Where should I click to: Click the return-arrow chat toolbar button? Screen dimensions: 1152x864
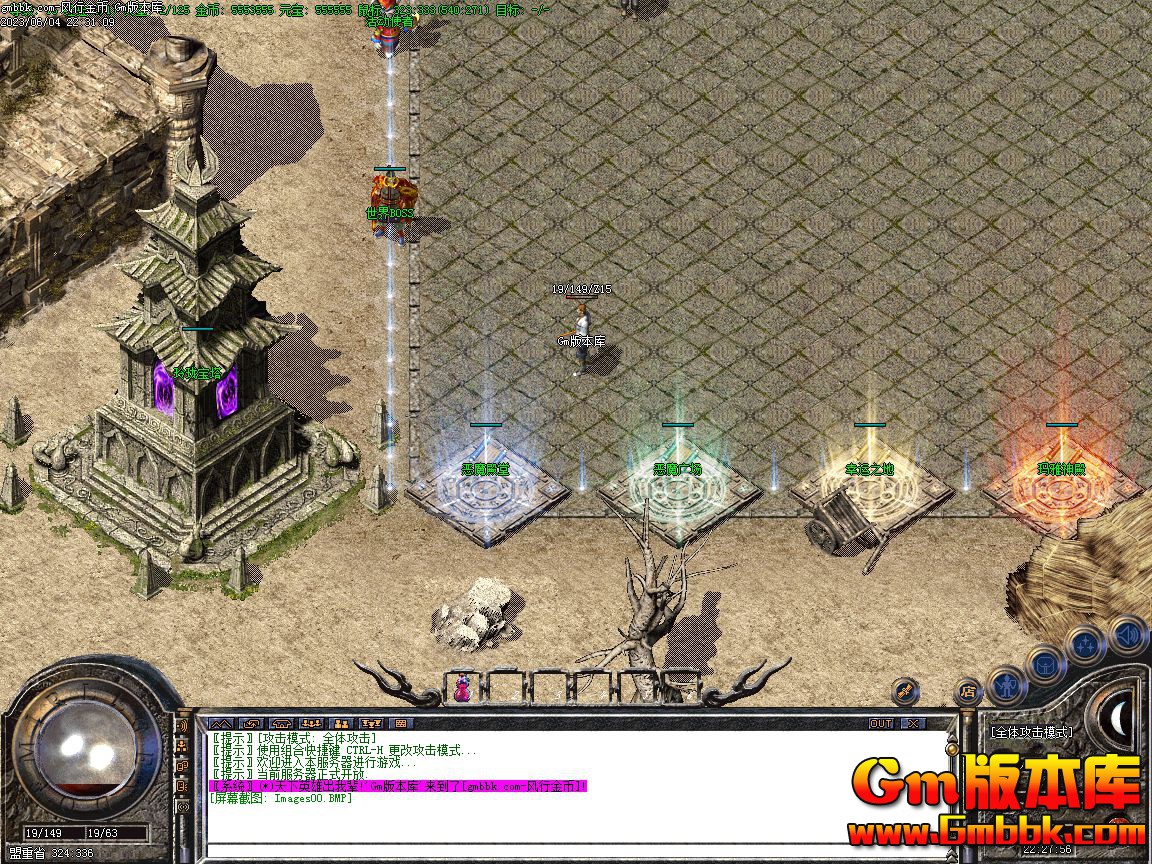(251, 723)
